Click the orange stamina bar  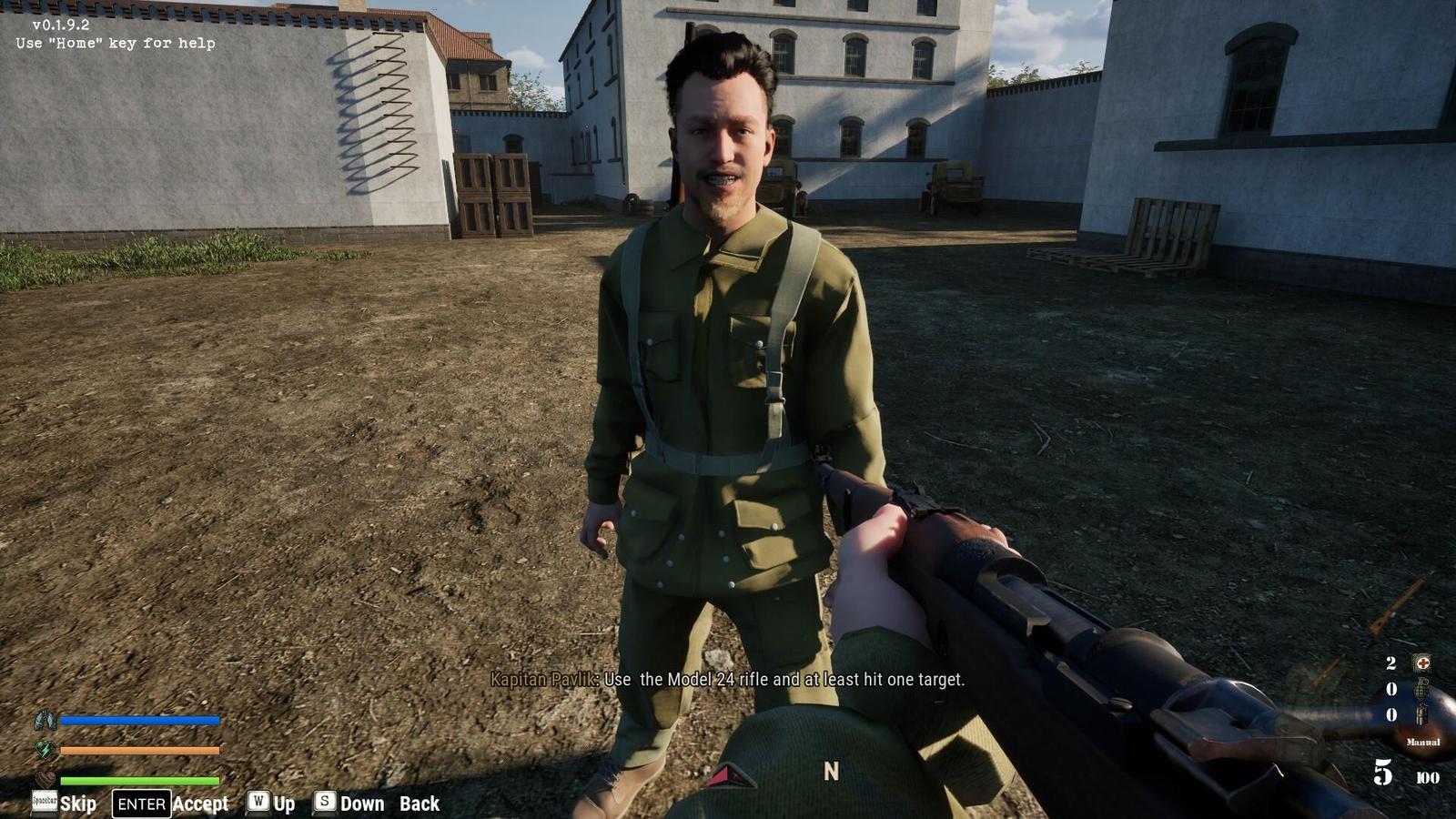click(x=140, y=750)
